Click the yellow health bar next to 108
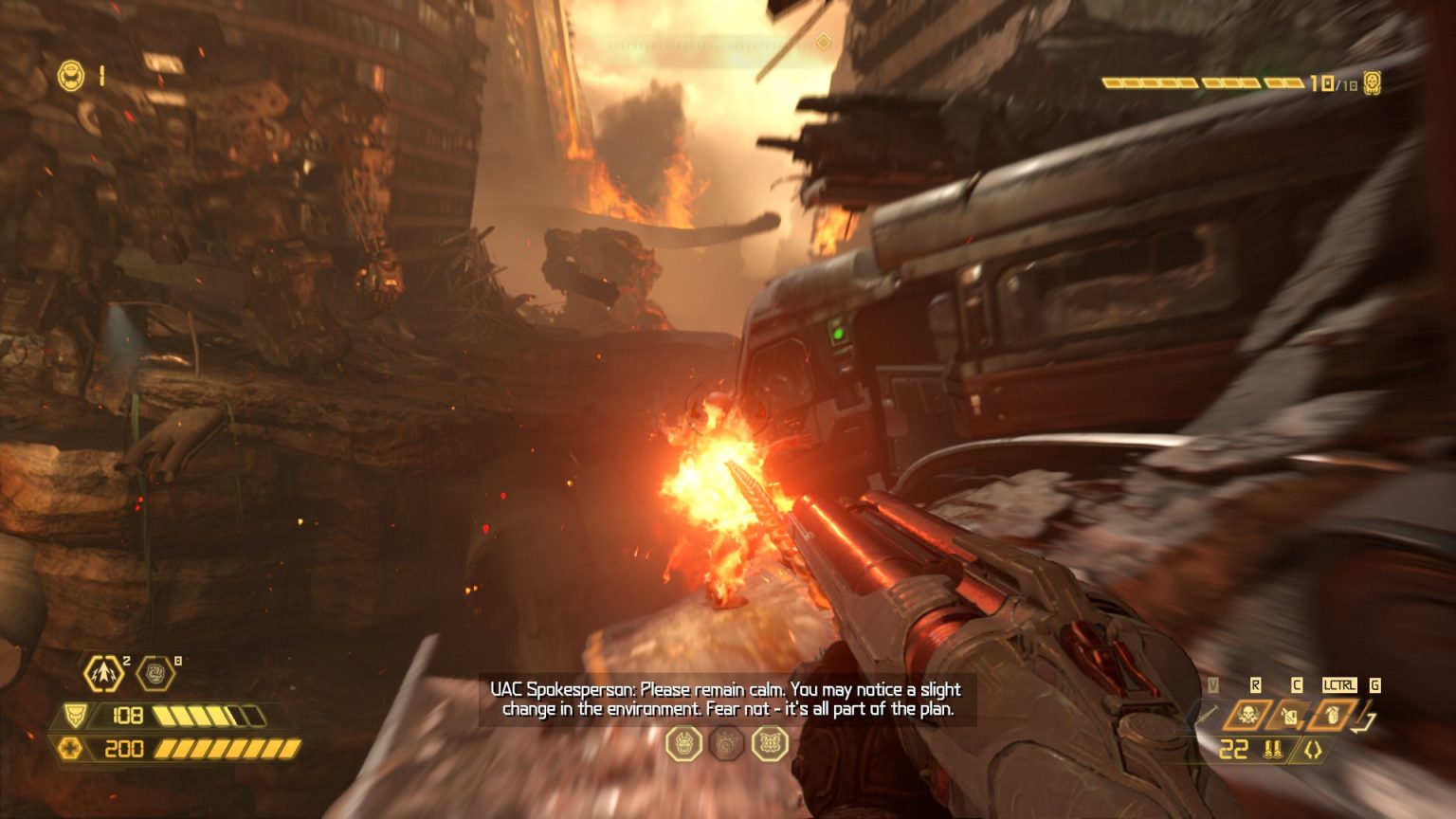Screen dimensions: 1456x819 [x=209, y=714]
